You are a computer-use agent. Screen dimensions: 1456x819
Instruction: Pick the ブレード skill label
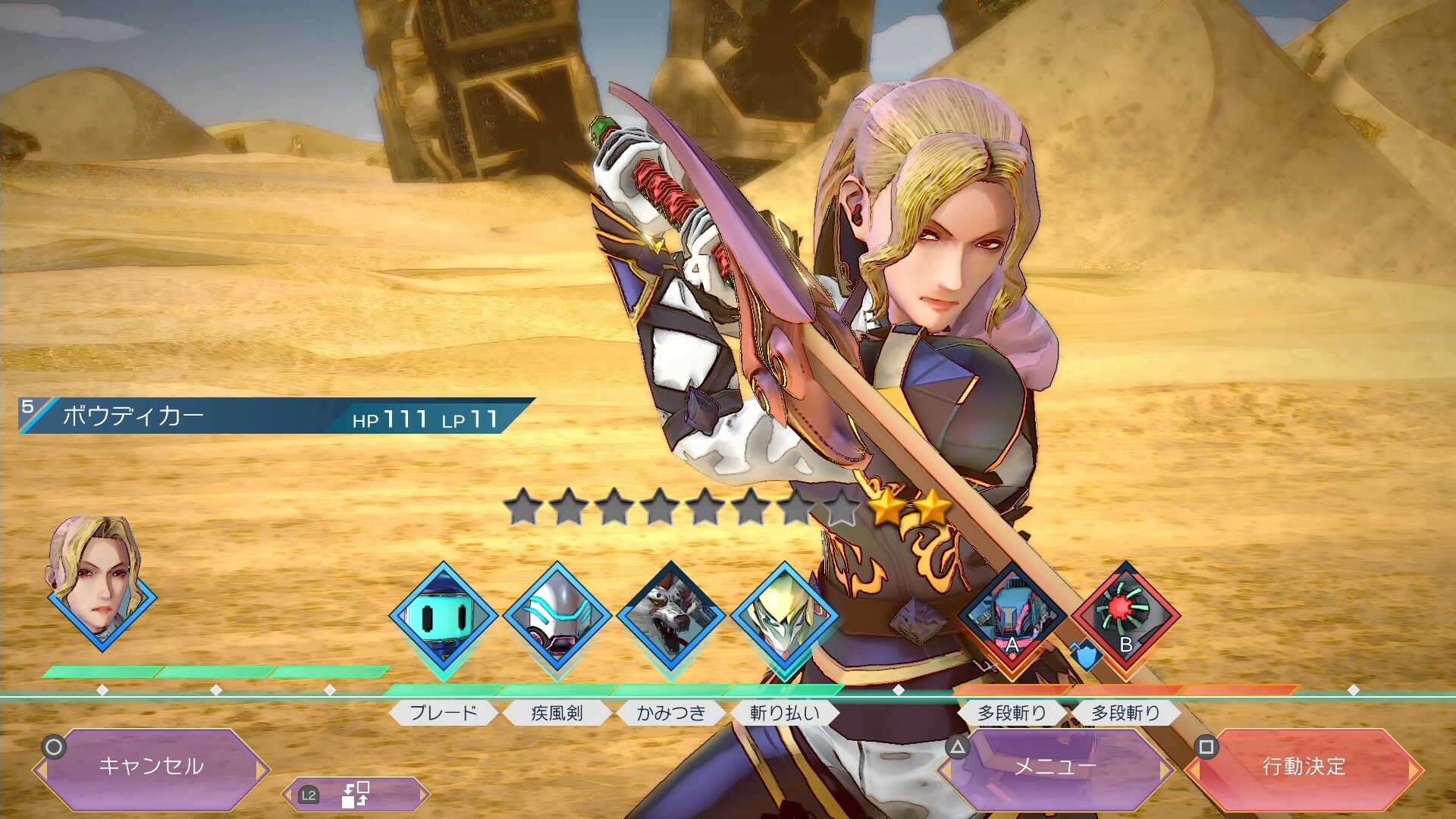click(444, 713)
